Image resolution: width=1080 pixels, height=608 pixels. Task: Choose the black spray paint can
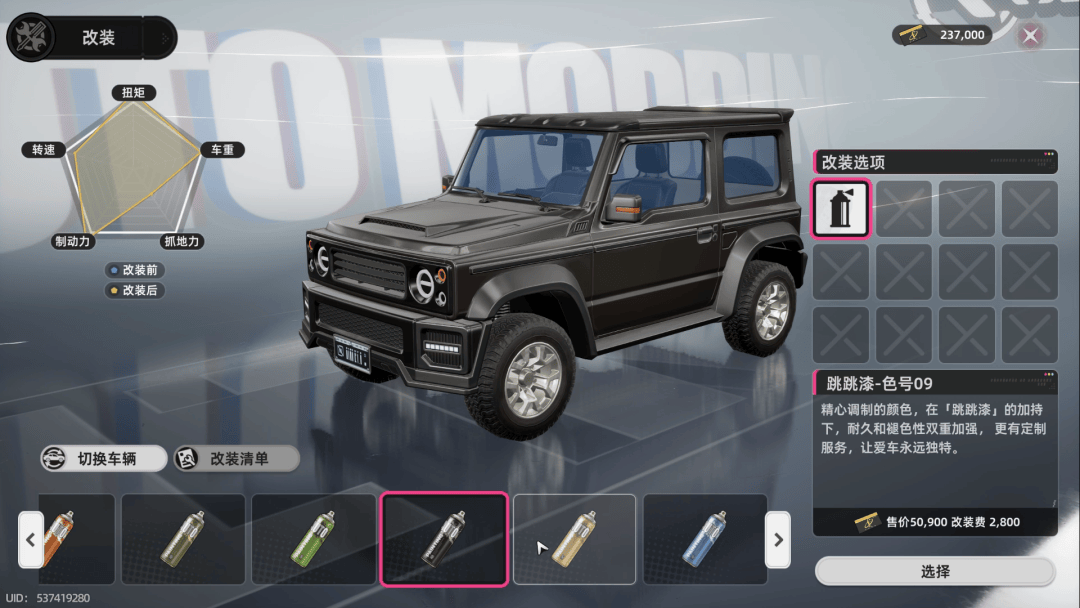444,539
